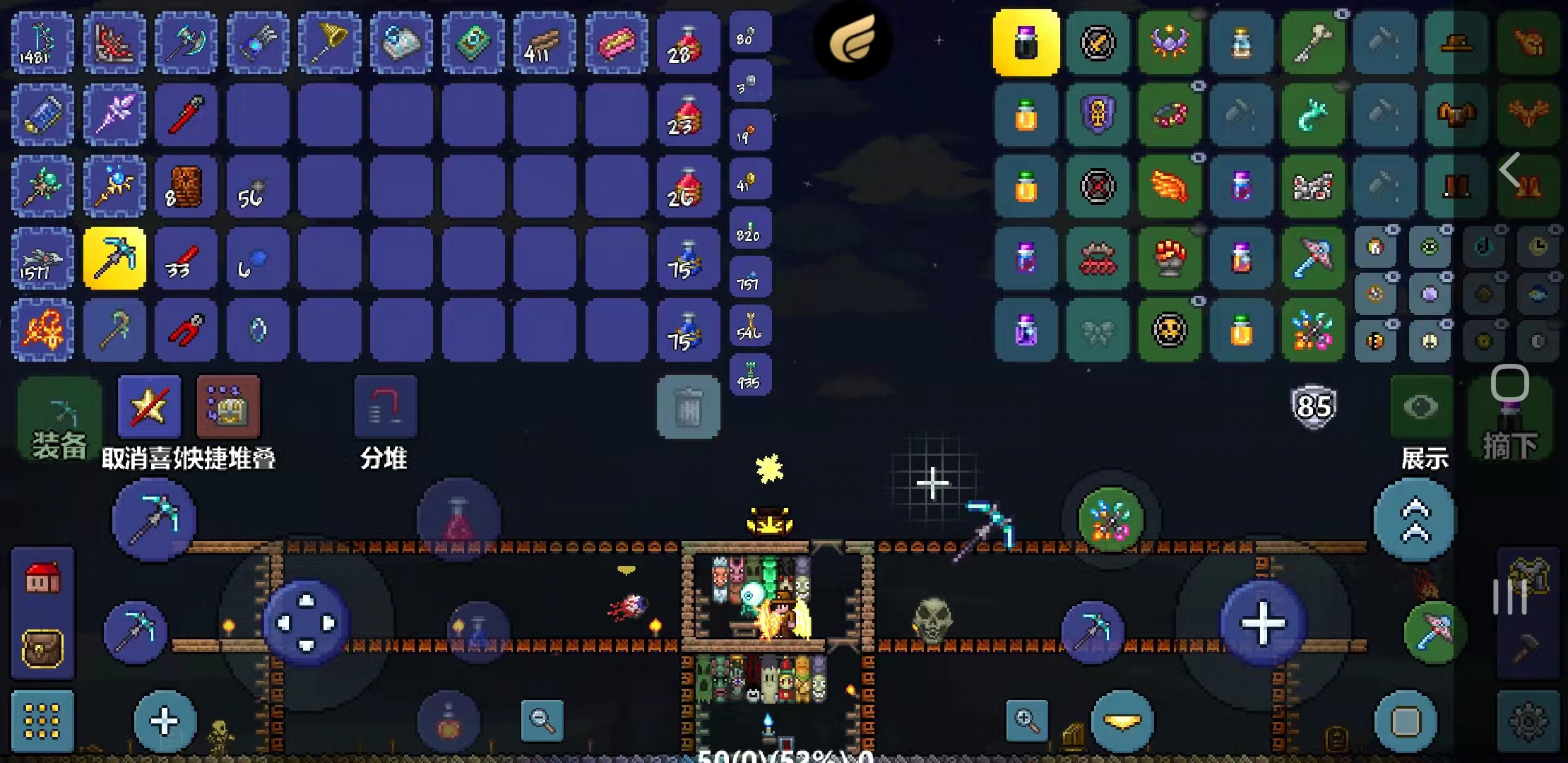Tap the 装备 equip button
Screen dimensions: 1568x763
[59, 418]
